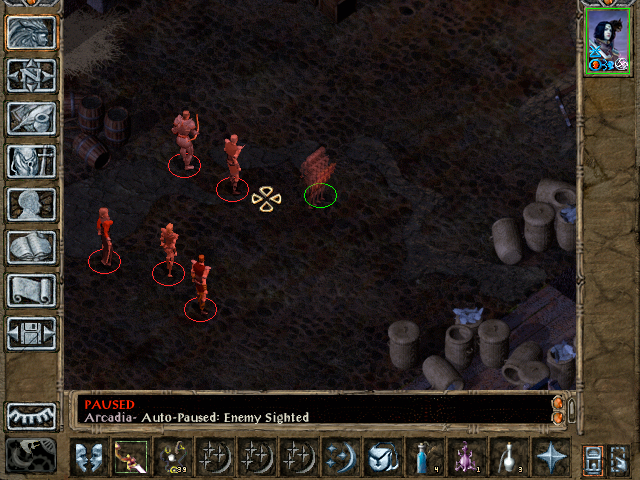Viewport: 640px width, 480px height.
Task: Open the options and save game menu
Action: point(31,333)
